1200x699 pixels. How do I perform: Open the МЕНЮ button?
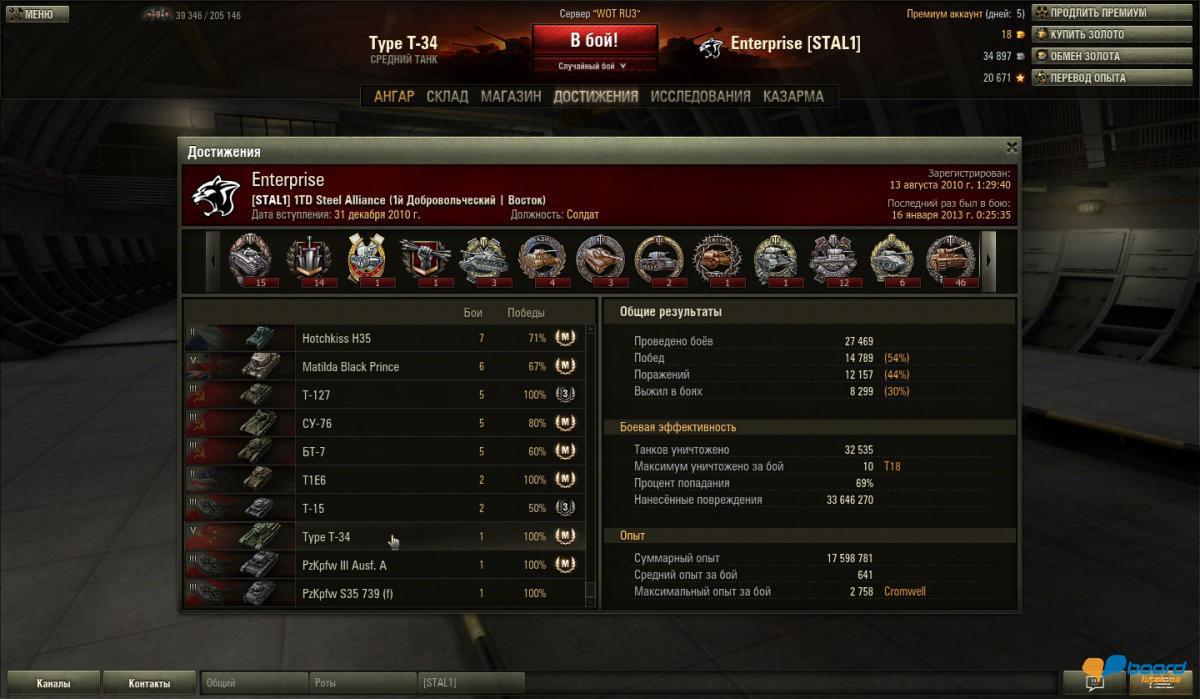35,15
